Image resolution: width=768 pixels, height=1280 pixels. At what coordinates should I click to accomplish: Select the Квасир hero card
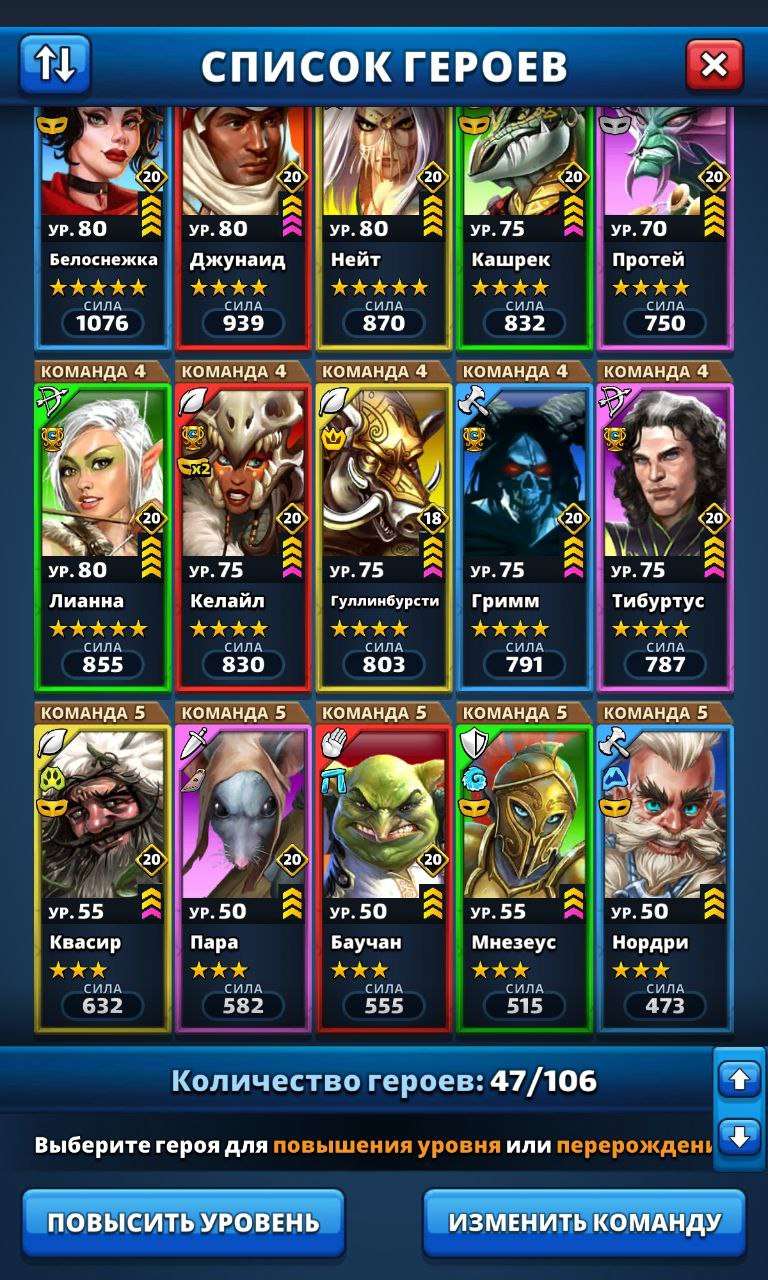tap(103, 875)
